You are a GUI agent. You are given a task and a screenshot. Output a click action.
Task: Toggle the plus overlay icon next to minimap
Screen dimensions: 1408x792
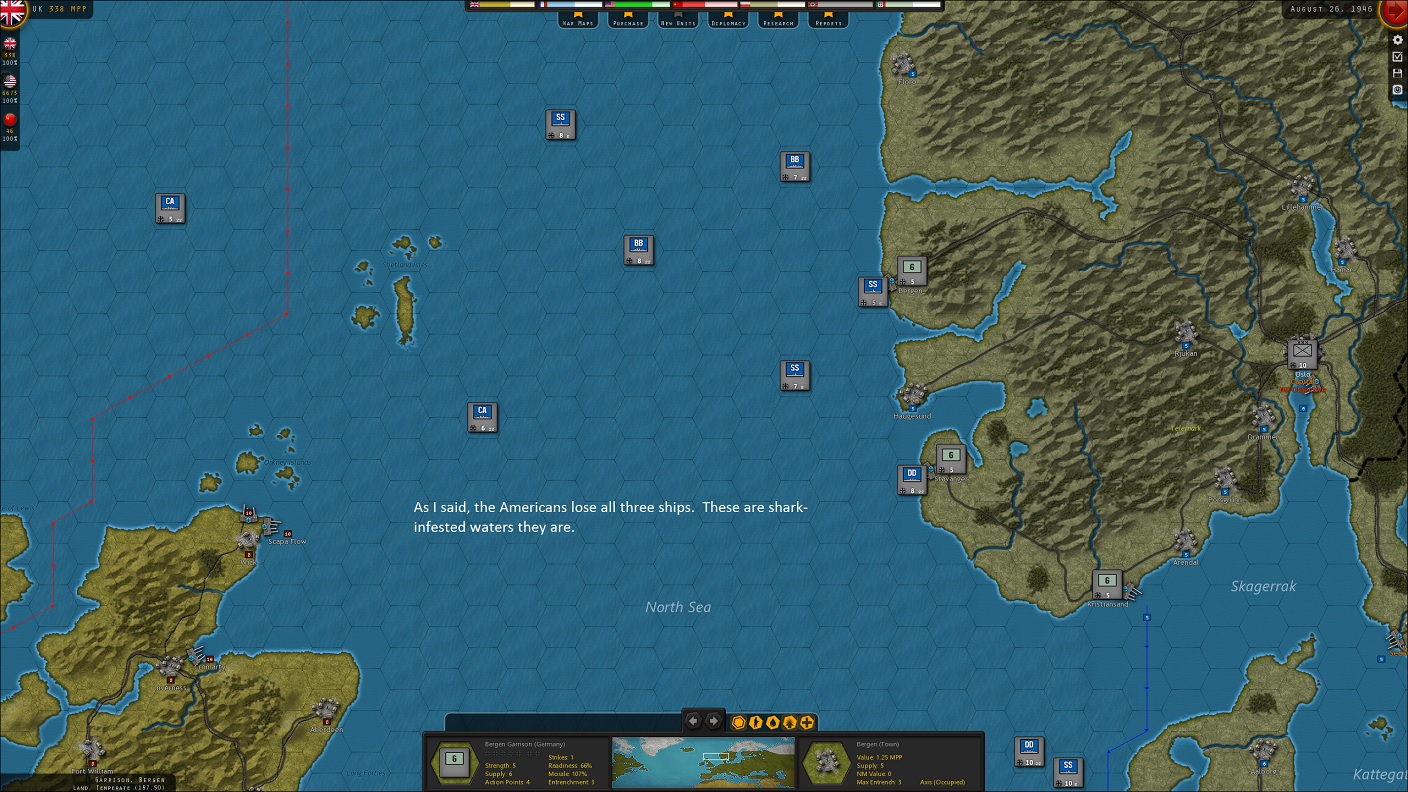pyautogui.click(x=806, y=721)
